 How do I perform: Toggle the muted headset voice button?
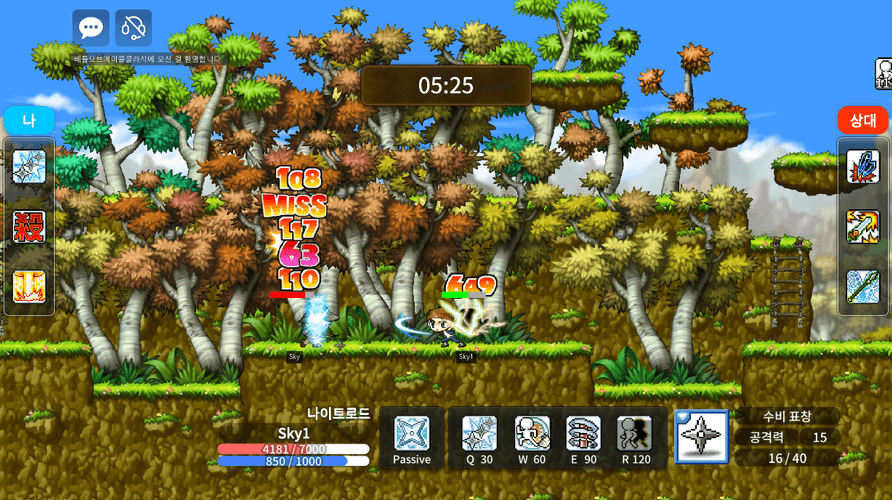click(133, 28)
